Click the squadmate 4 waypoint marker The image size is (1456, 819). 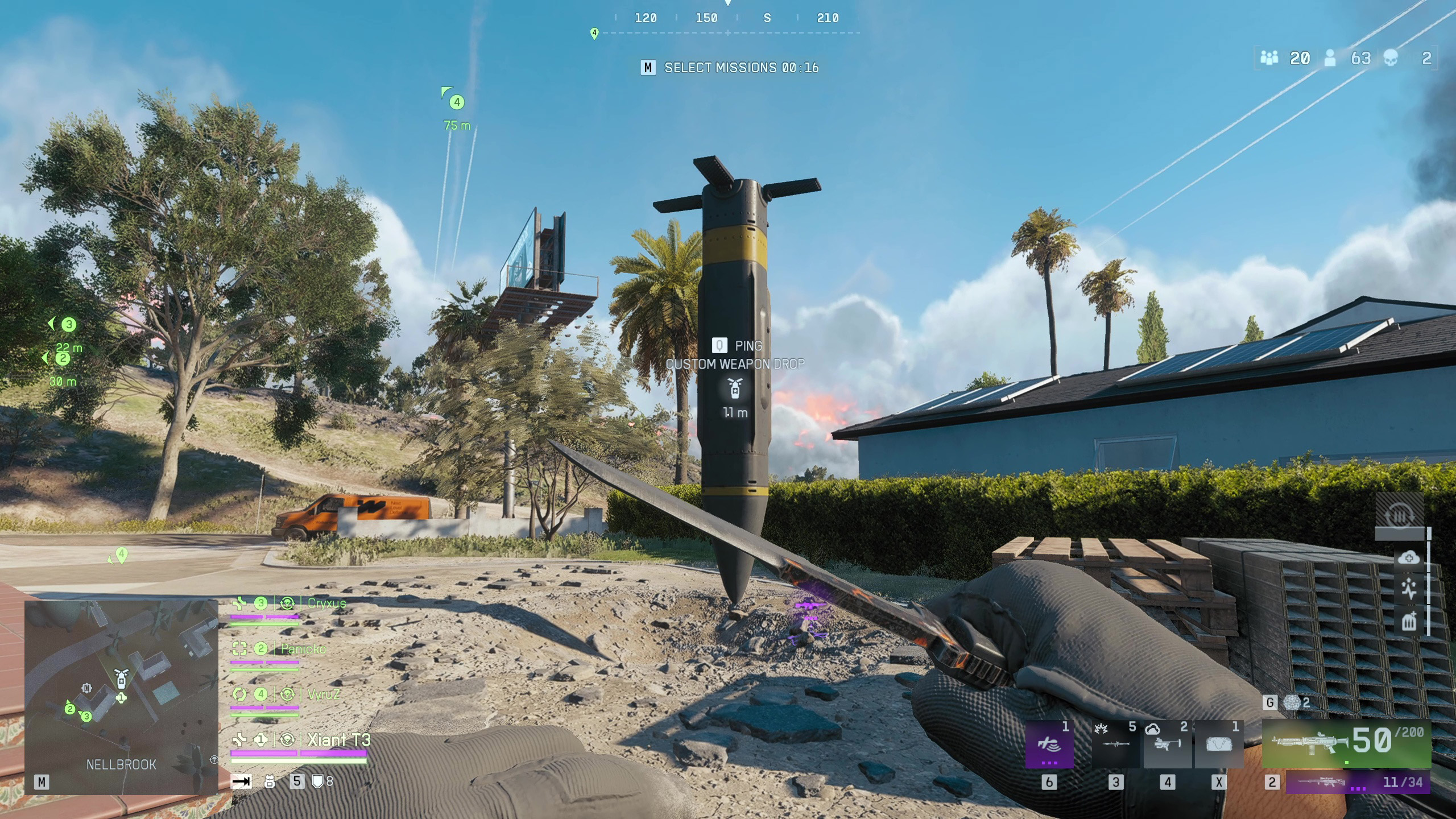coord(457,102)
